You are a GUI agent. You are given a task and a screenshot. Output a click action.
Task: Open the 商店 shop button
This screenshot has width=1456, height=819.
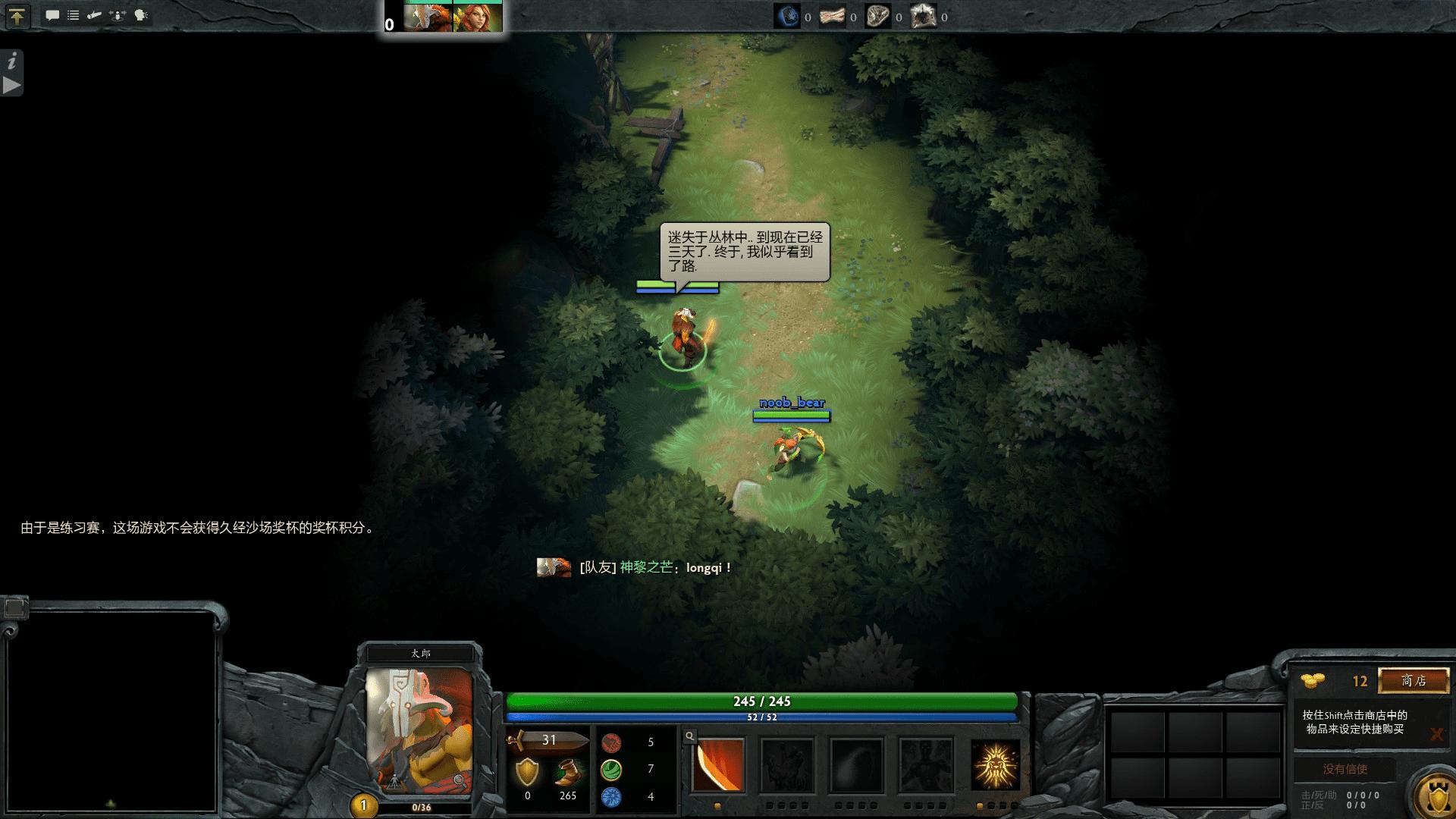point(1414,680)
